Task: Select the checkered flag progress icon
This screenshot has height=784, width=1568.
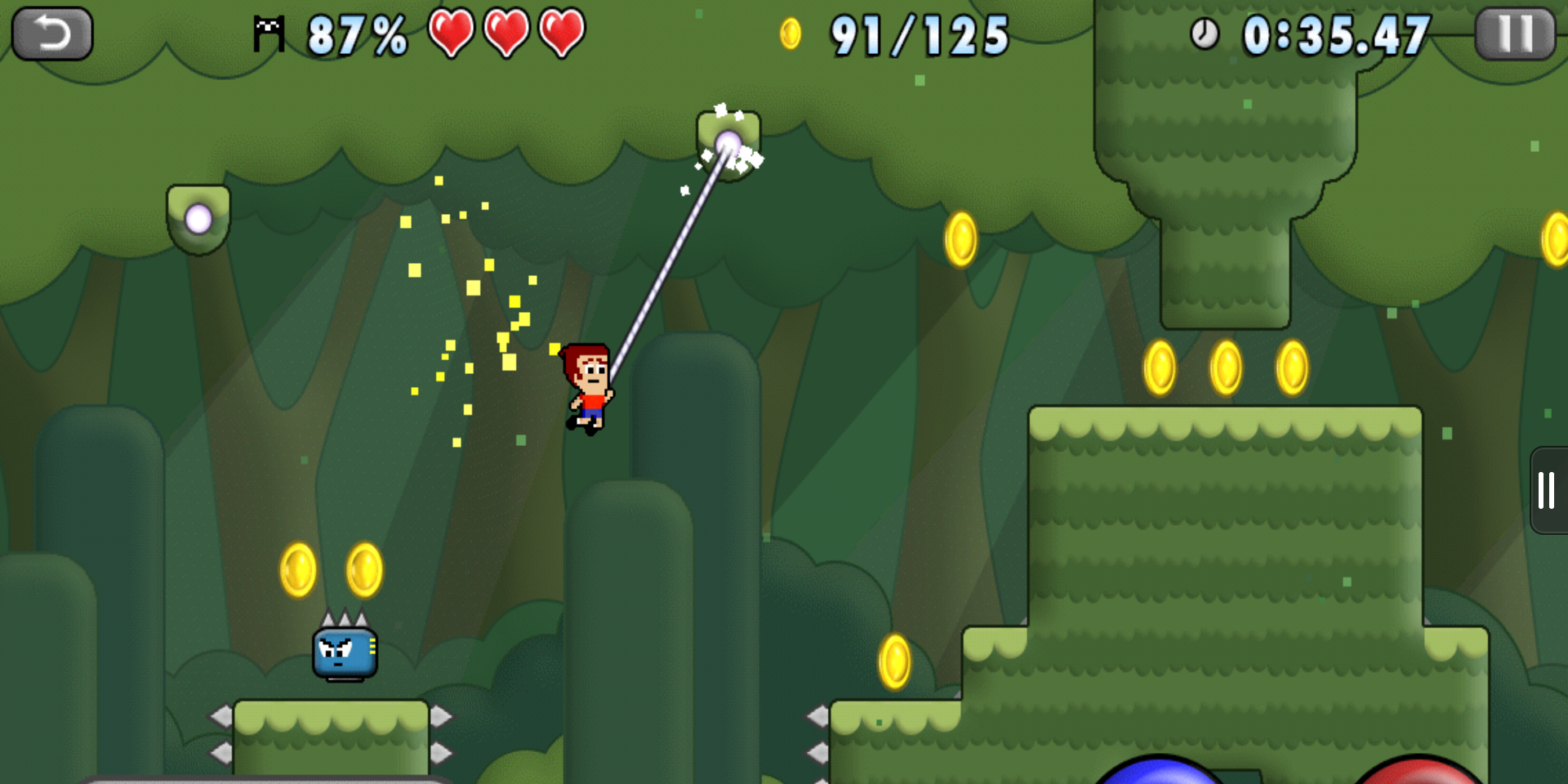Action: (x=269, y=34)
